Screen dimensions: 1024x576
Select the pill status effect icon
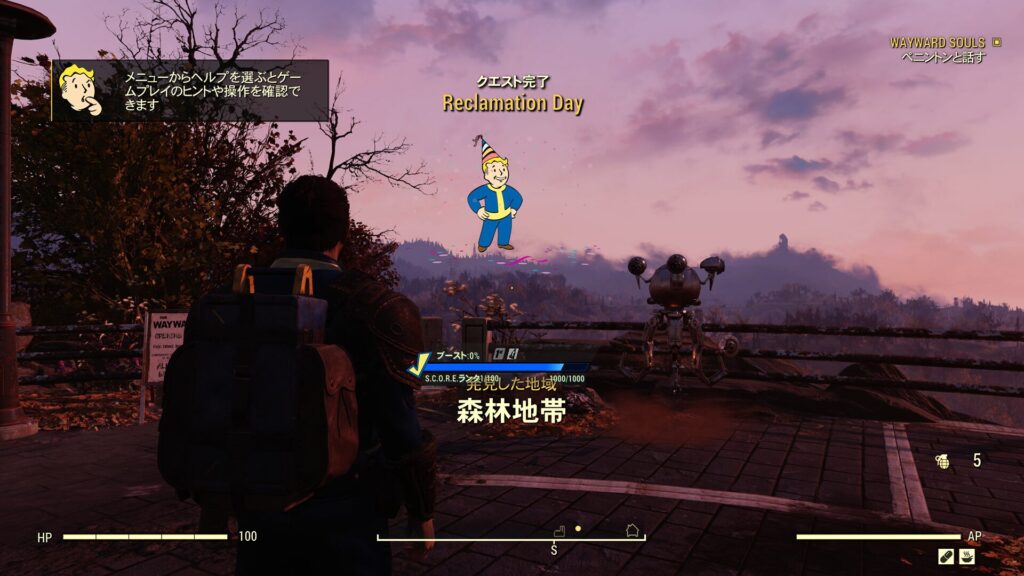click(945, 556)
